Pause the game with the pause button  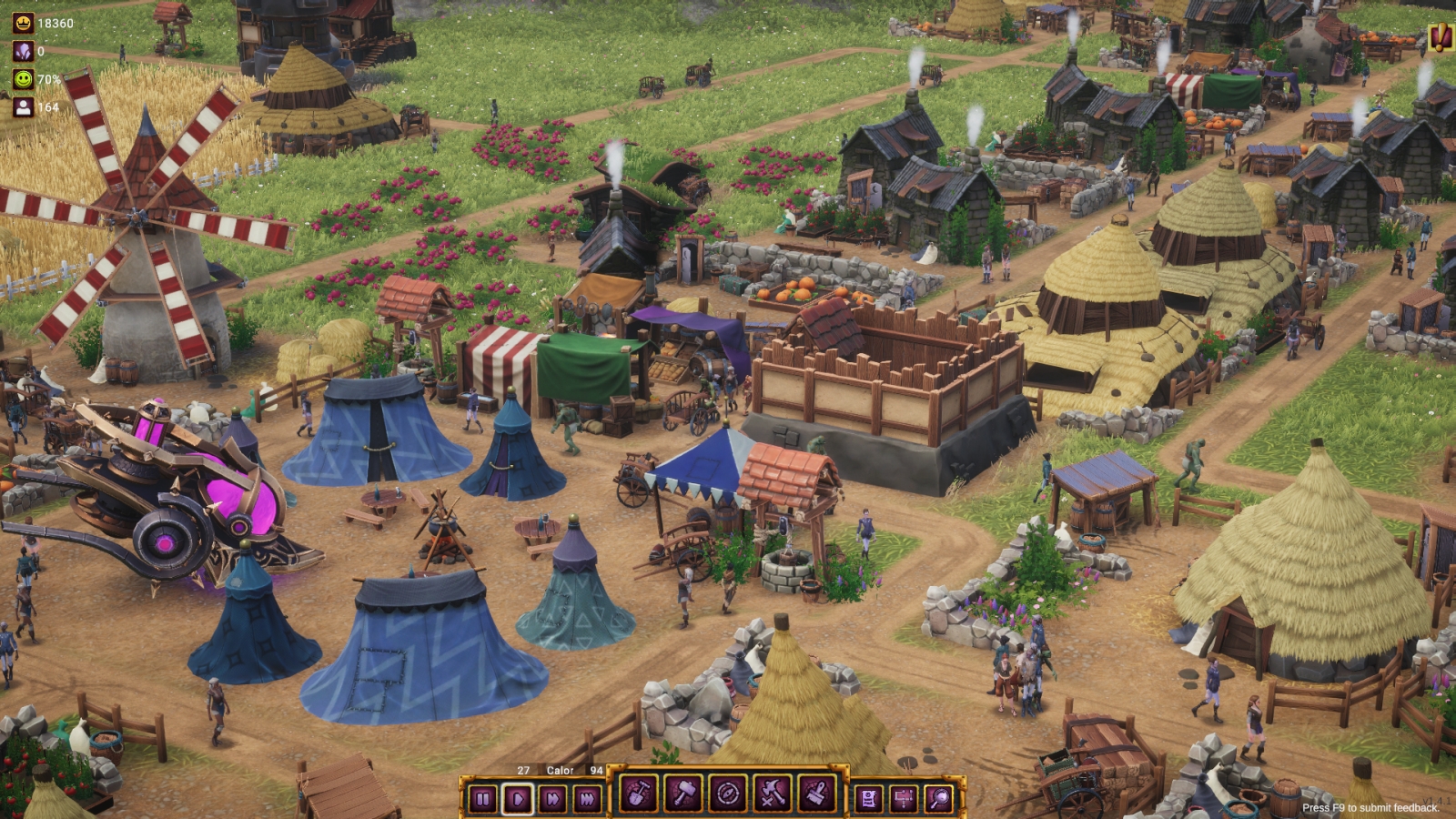483,799
